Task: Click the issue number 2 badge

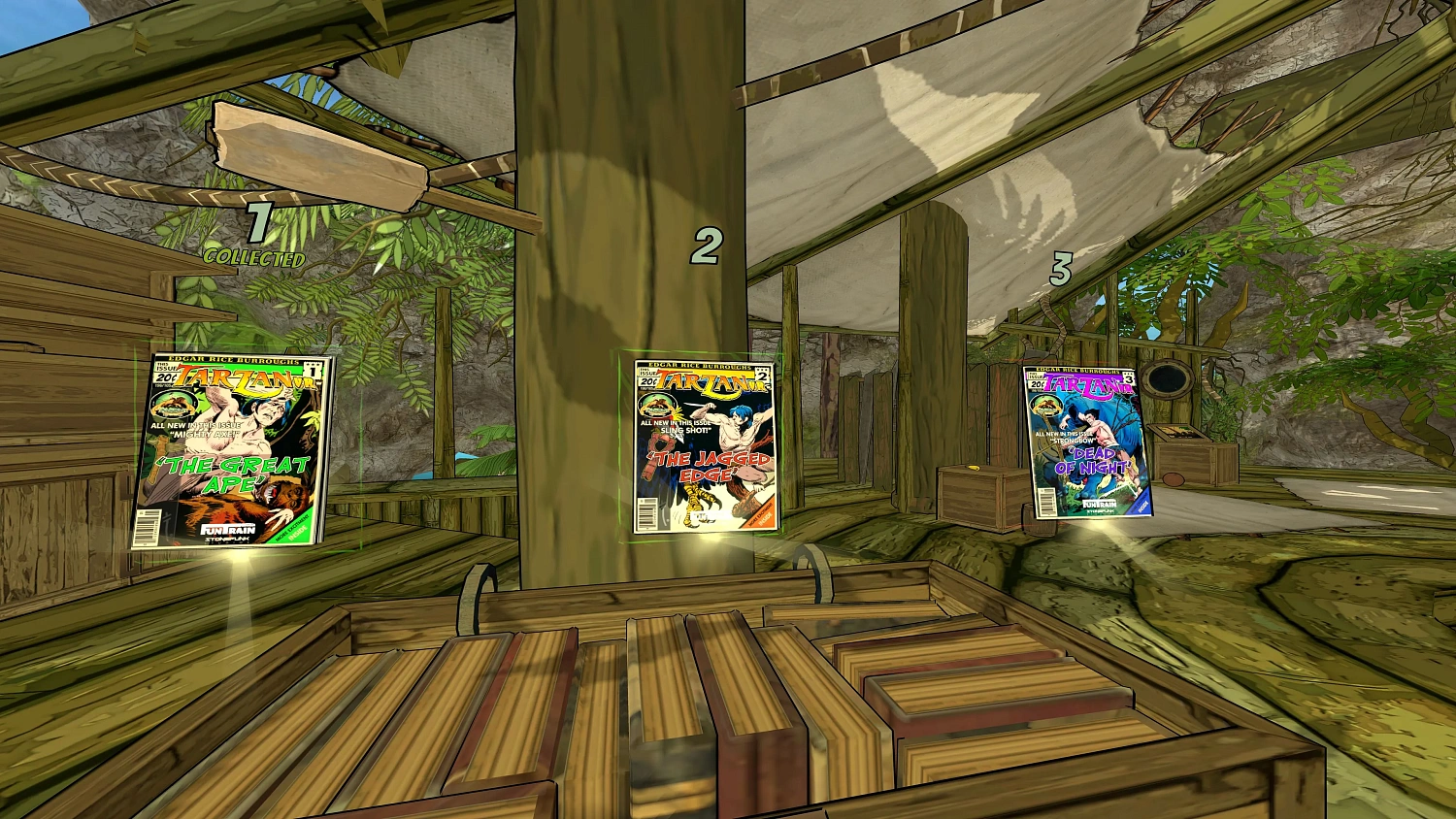Action: 762,377
